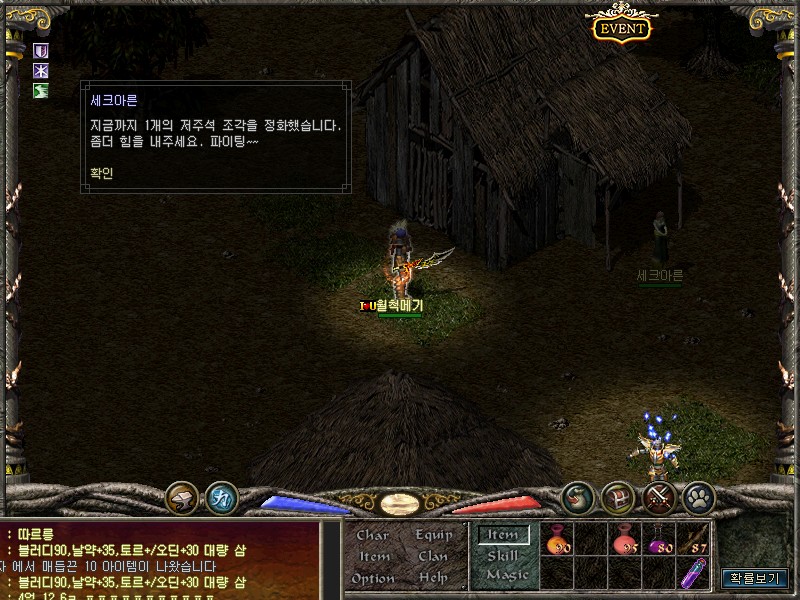Open the Equip menu

pyautogui.click(x=434, y=535)
